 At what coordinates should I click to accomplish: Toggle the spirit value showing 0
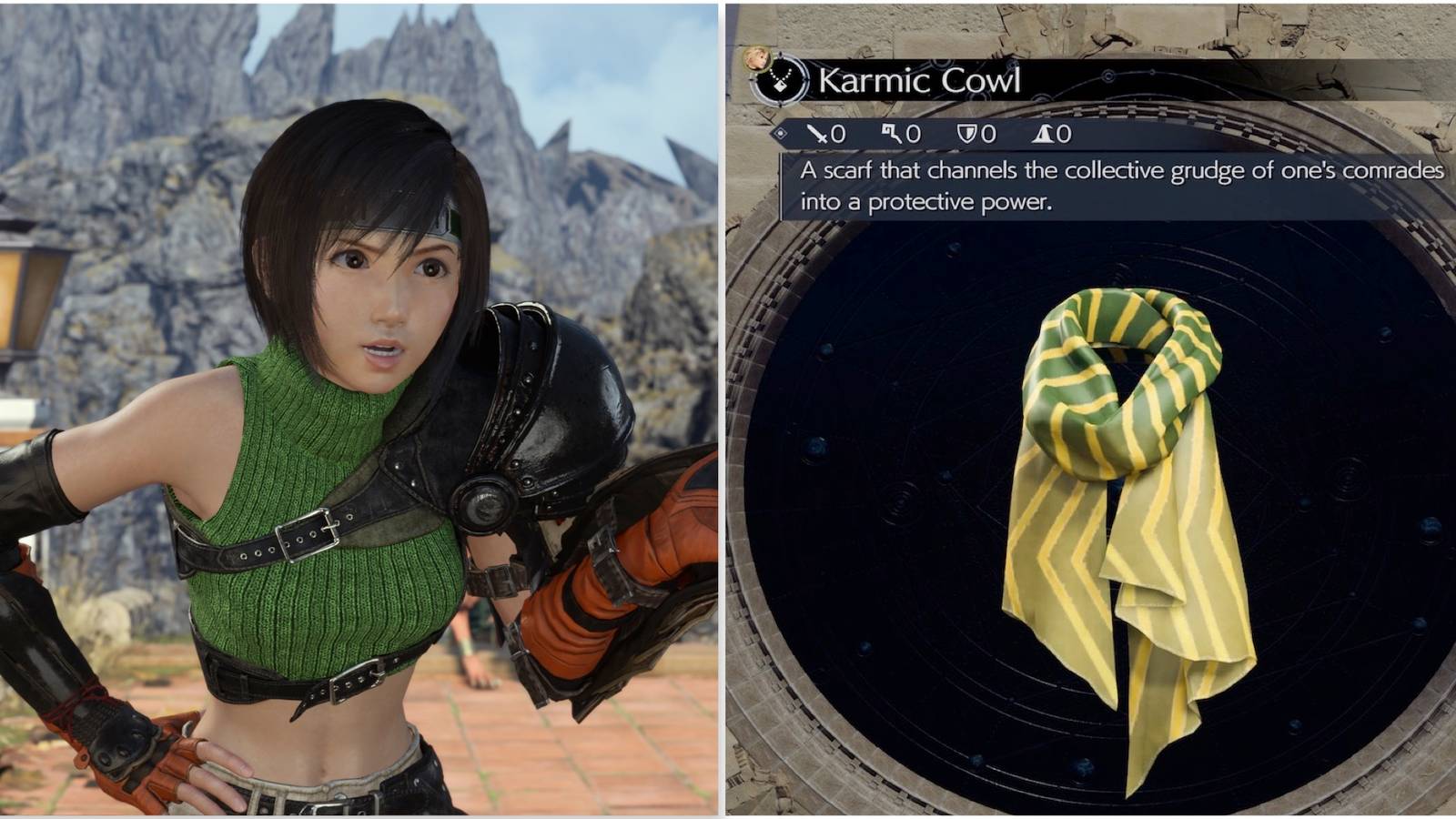pos(1063,135)
